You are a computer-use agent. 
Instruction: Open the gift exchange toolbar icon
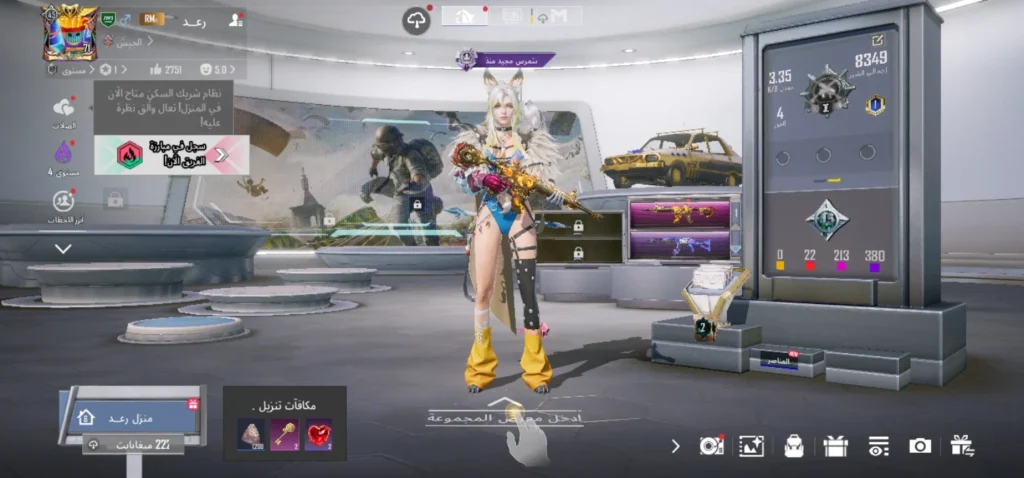pos(962,446)
